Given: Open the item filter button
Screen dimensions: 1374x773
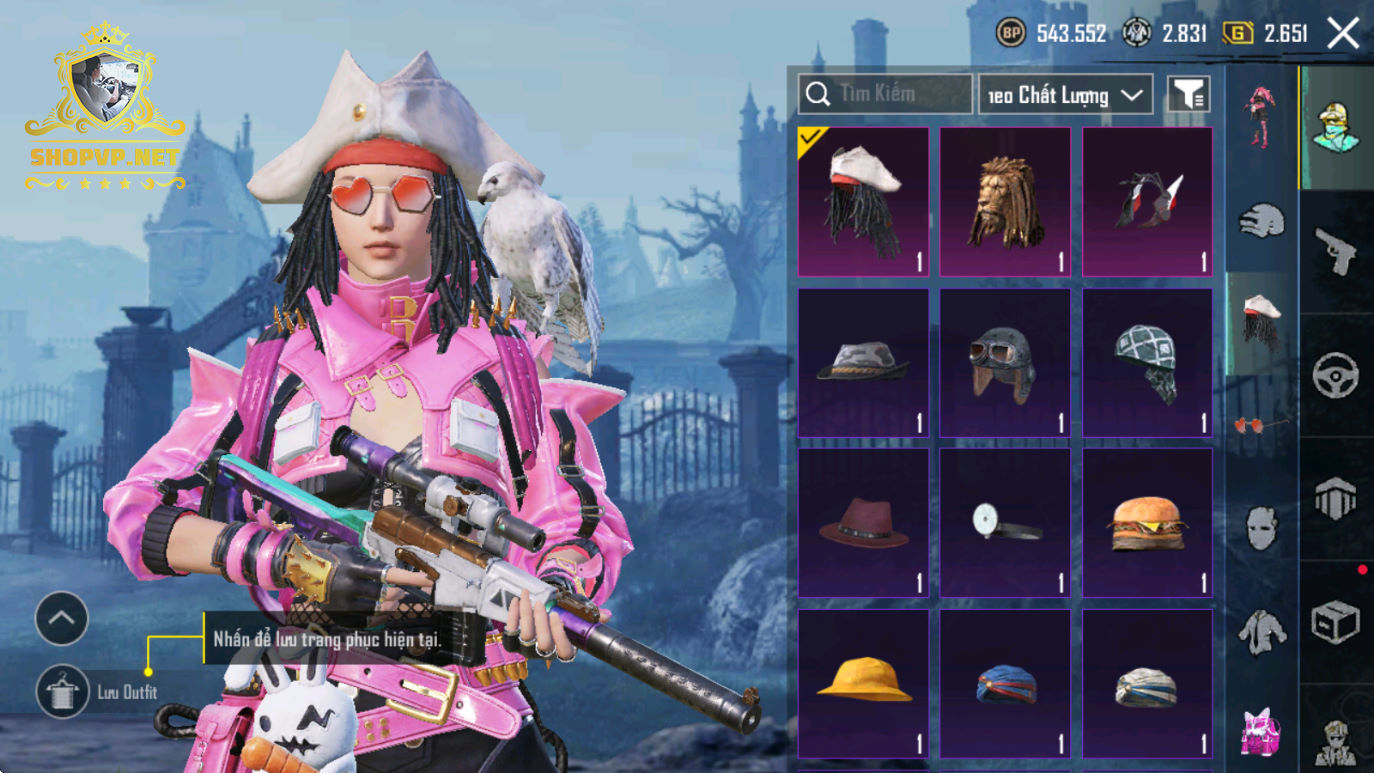Looking at the screenshot, I should (1188, 94).
